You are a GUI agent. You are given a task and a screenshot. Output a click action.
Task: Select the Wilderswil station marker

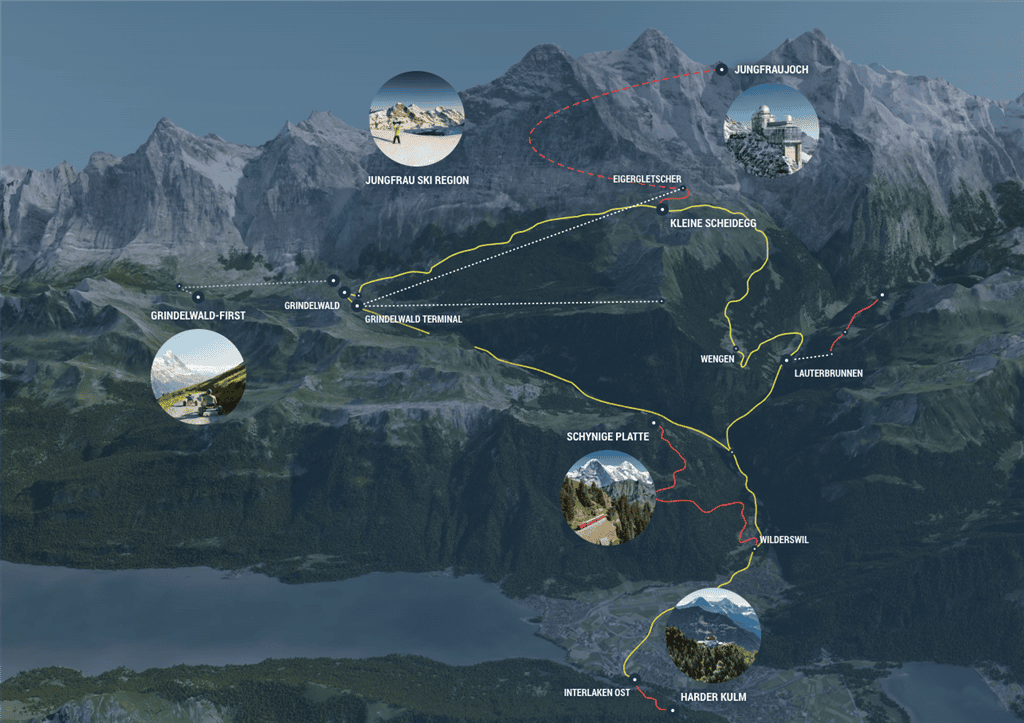(x=756, y=548)
